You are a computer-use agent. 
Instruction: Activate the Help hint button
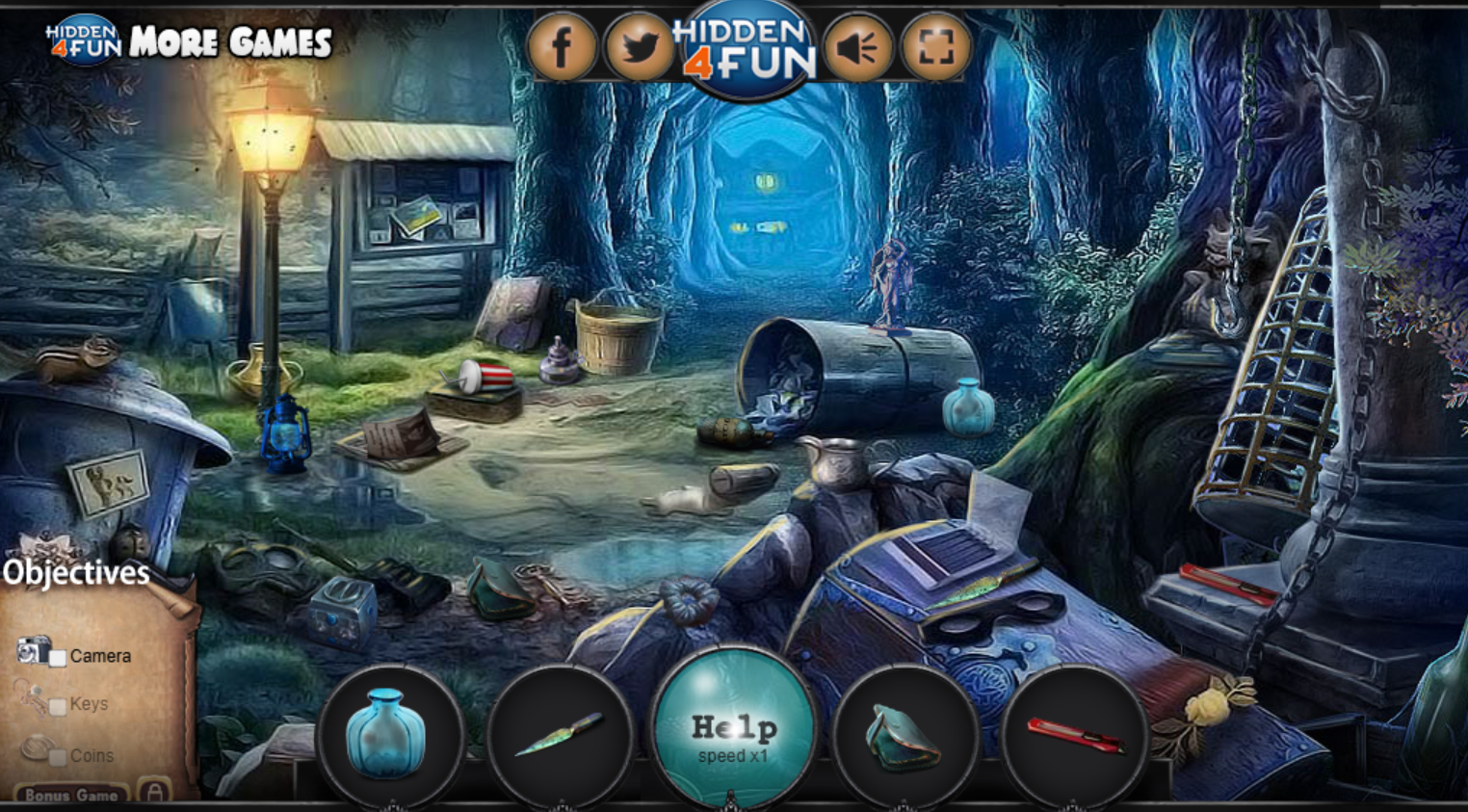point(734,728)
